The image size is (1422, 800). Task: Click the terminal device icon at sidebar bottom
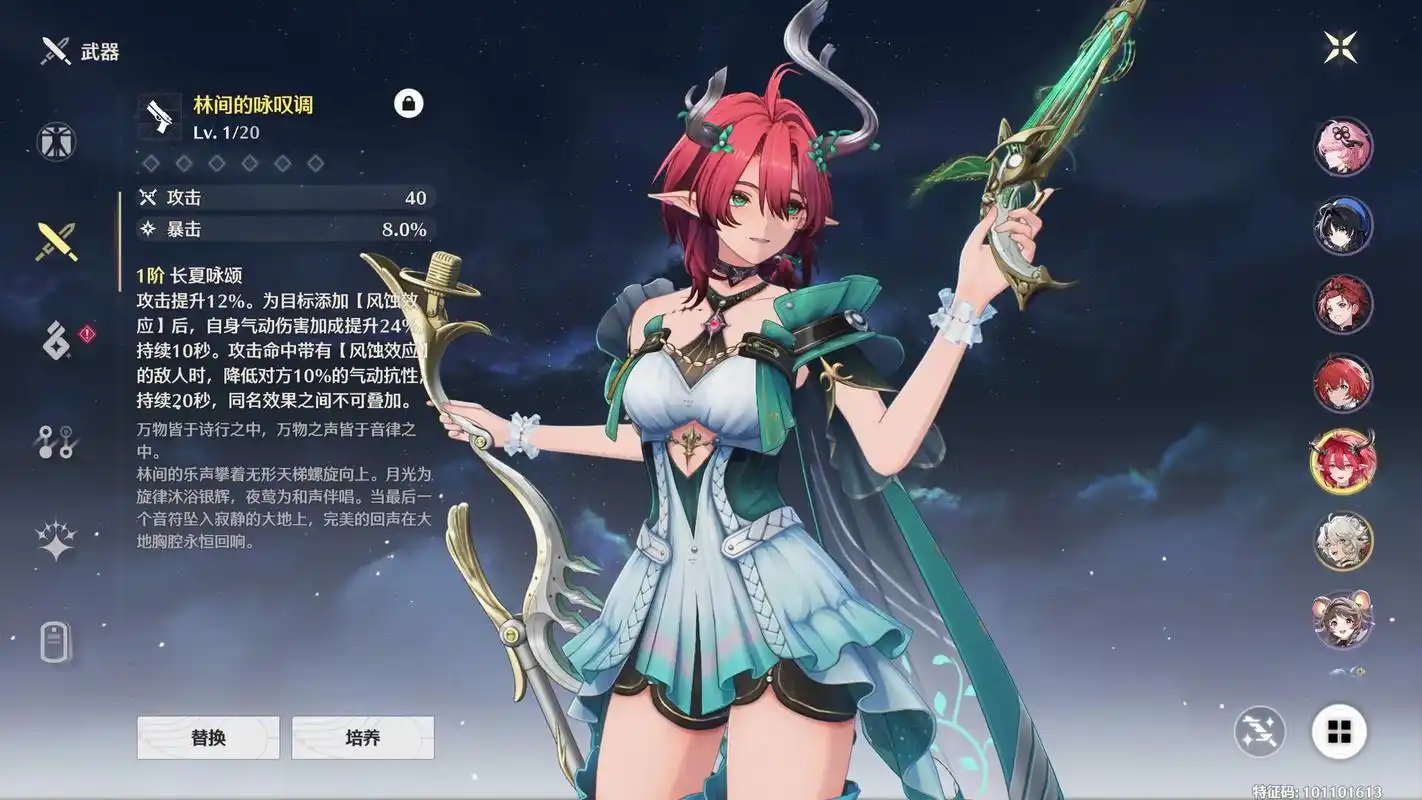(x=55, y=643)
